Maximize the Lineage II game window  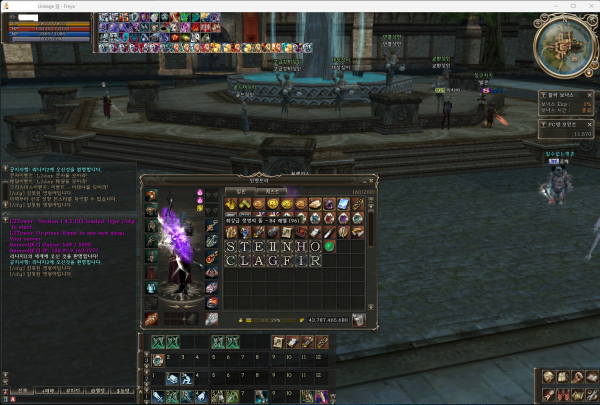coord(573,6)
